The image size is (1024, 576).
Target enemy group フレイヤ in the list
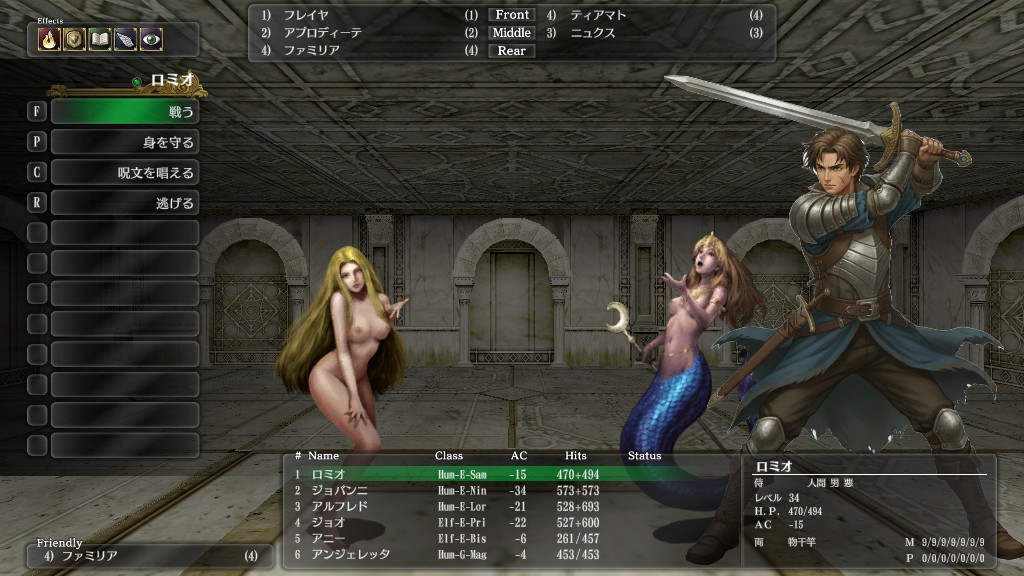tap(306, 15)
